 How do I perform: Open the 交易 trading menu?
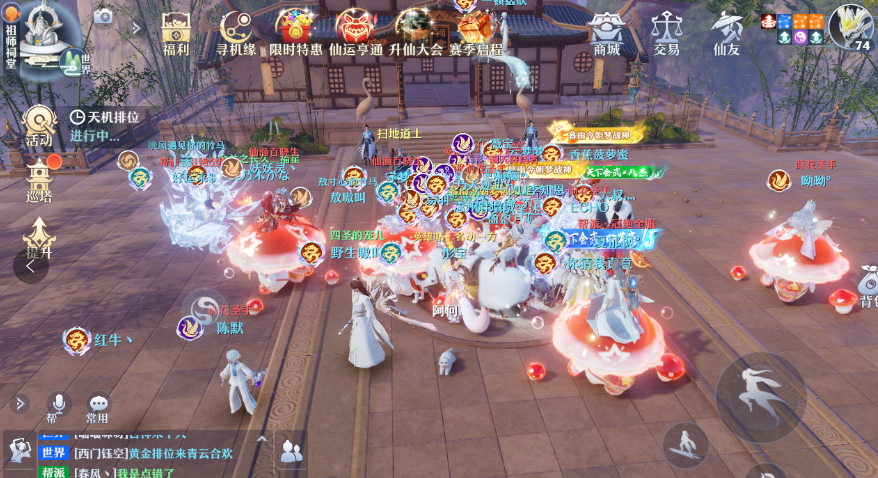click(x=666, y=31)
